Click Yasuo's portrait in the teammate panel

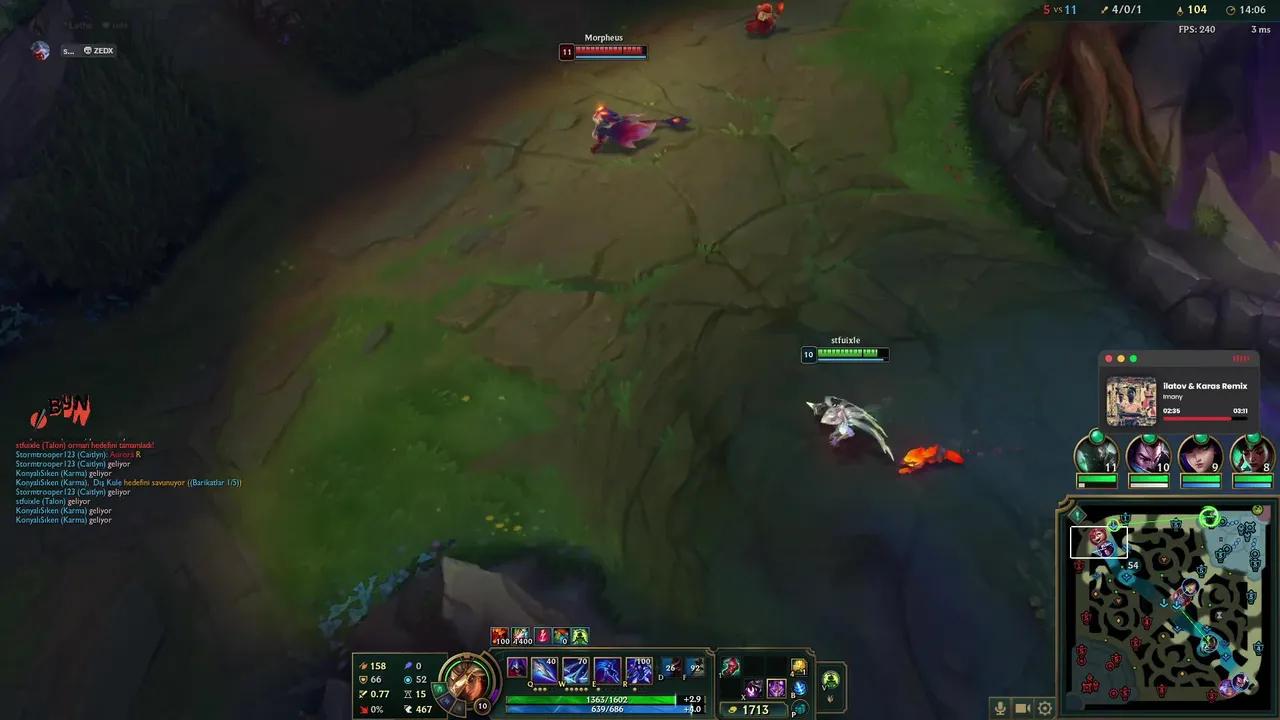[1146, 458]
